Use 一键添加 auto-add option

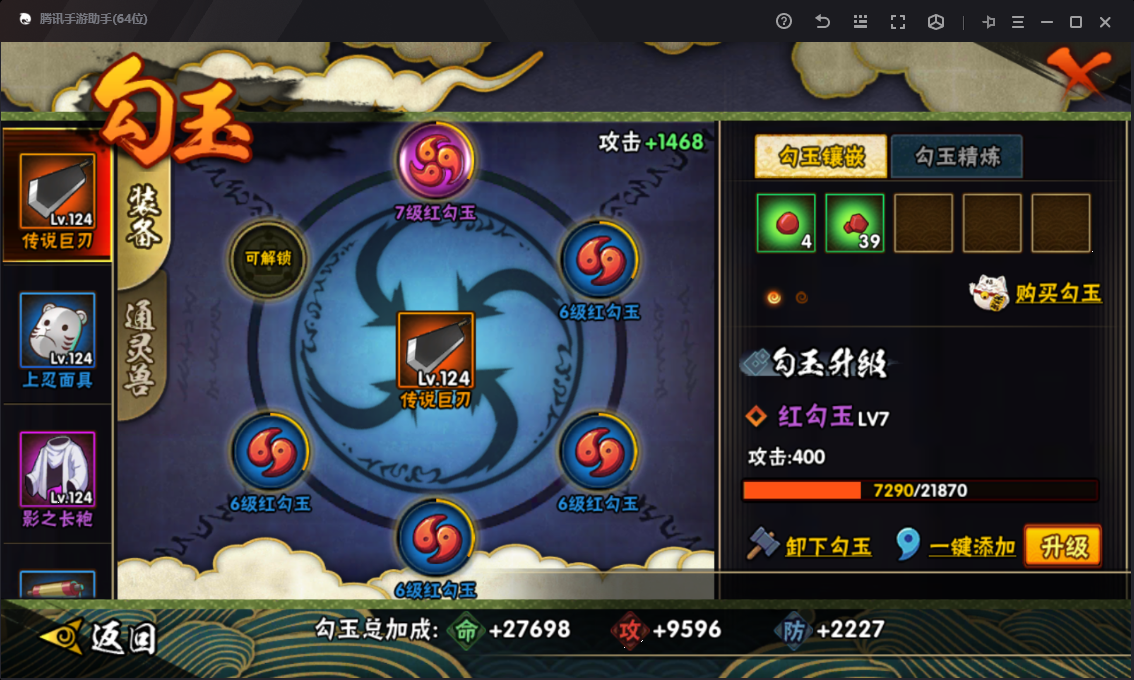click(x=972, y=546)
